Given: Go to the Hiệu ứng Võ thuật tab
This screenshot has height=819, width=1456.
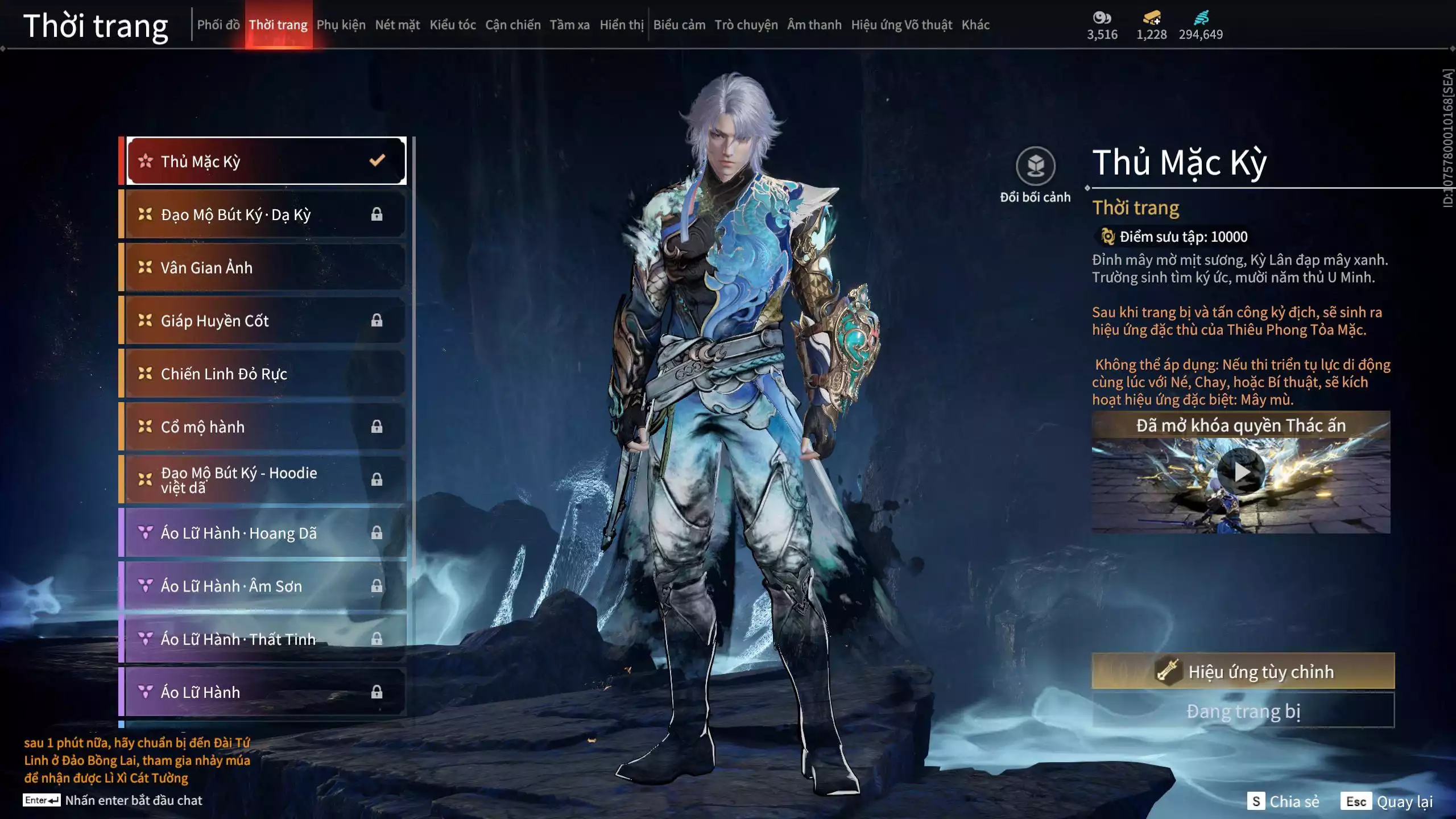Looking at the screenshot, I should (x=901, y=25).
